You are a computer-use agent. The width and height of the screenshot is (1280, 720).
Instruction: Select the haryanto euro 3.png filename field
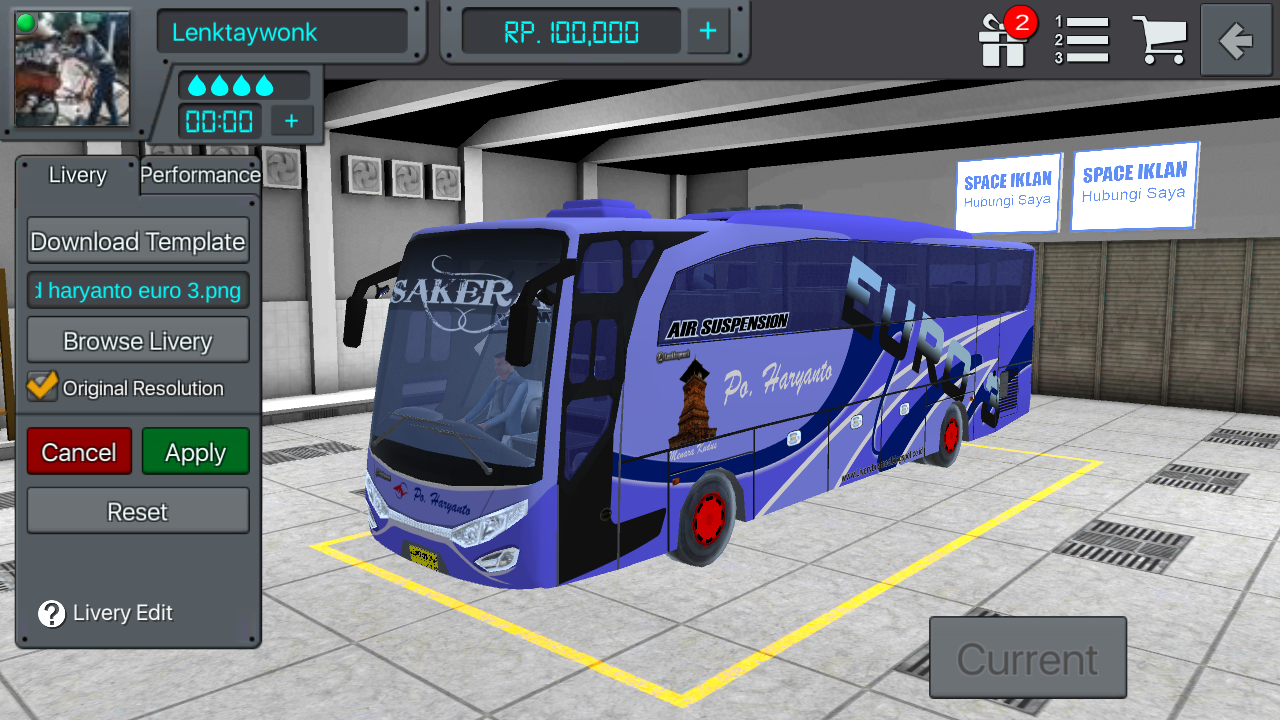pos(137,290)
